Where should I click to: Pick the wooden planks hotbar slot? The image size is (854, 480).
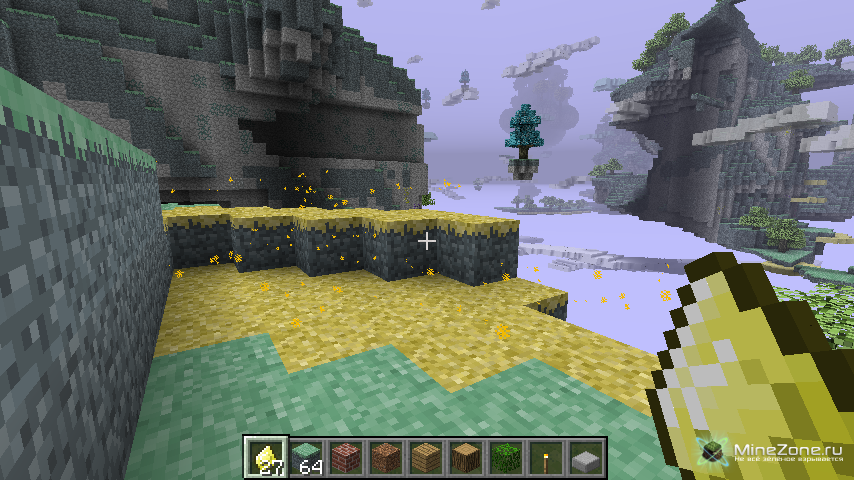tap(426, 457)
